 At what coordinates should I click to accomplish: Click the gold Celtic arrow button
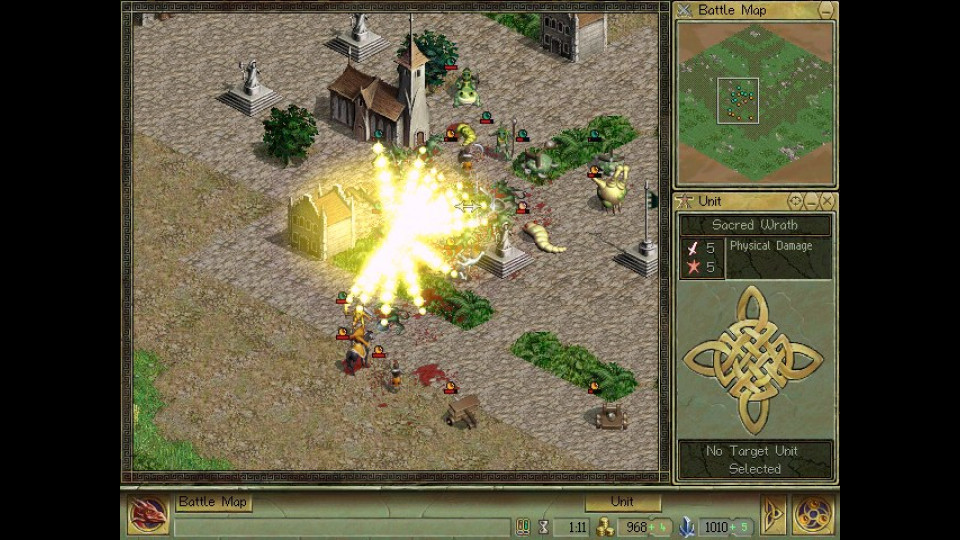click(771, 514)
